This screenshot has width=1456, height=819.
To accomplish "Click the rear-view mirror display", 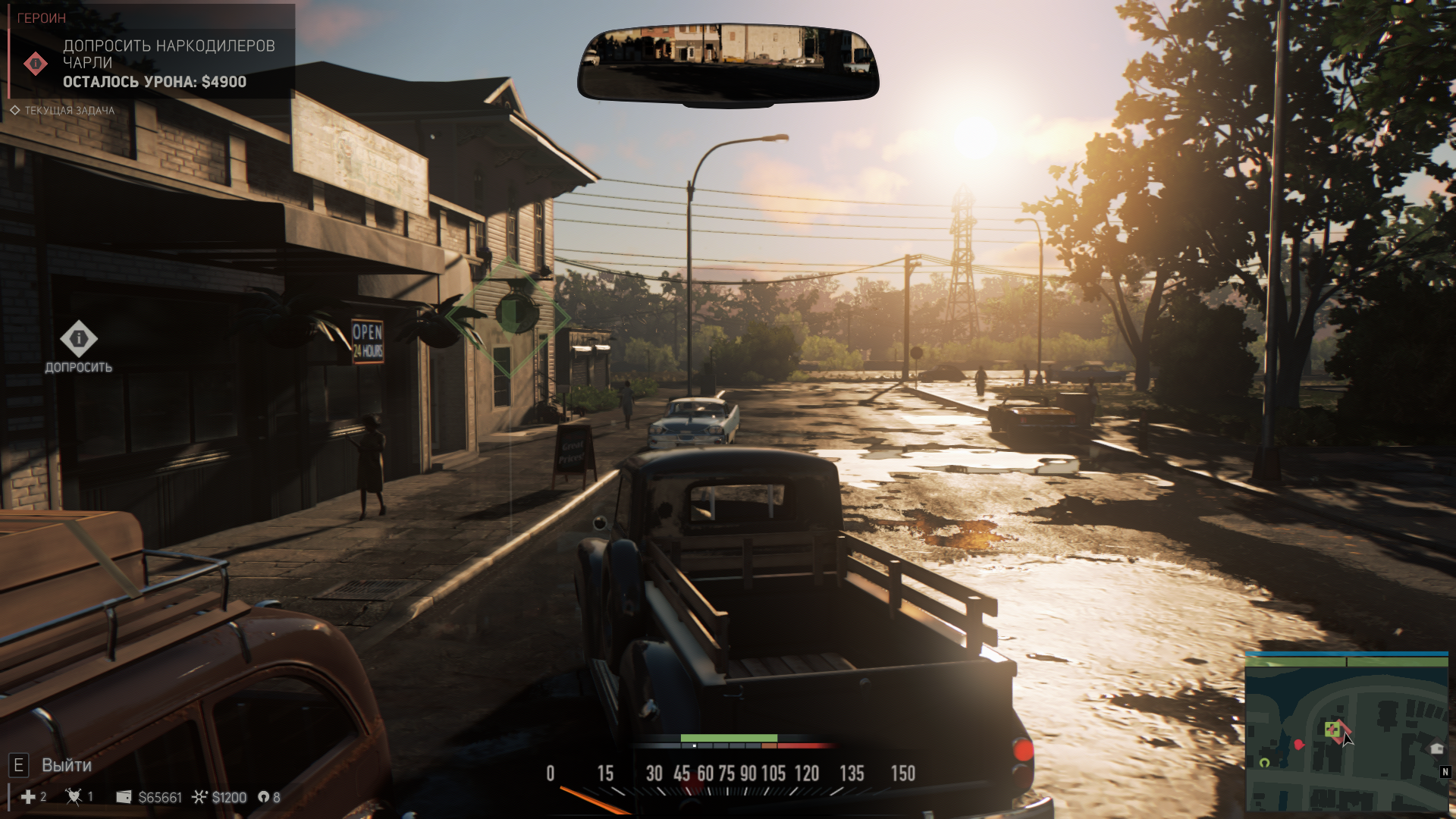I will (x=728, y=64).
